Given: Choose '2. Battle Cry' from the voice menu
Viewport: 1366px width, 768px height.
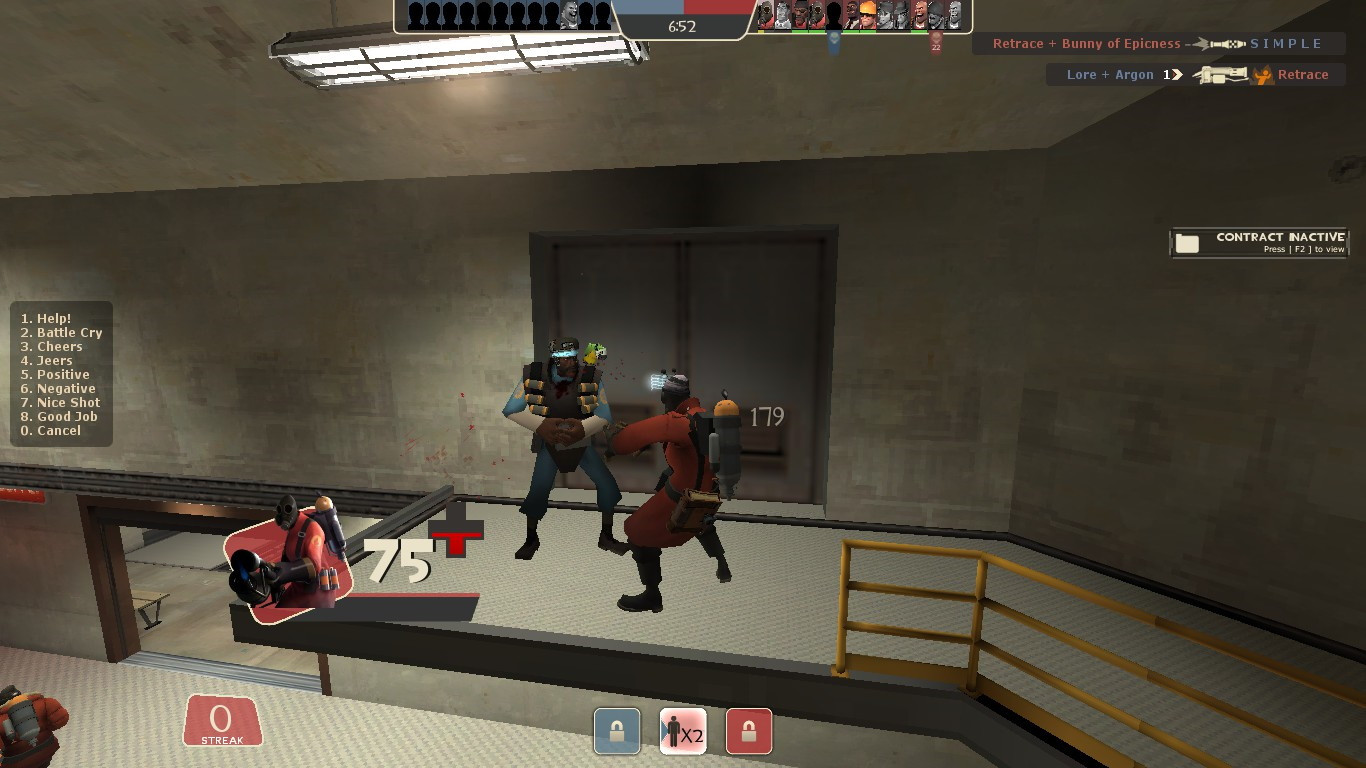Looking at the screenshot, I should pos(61,332).
